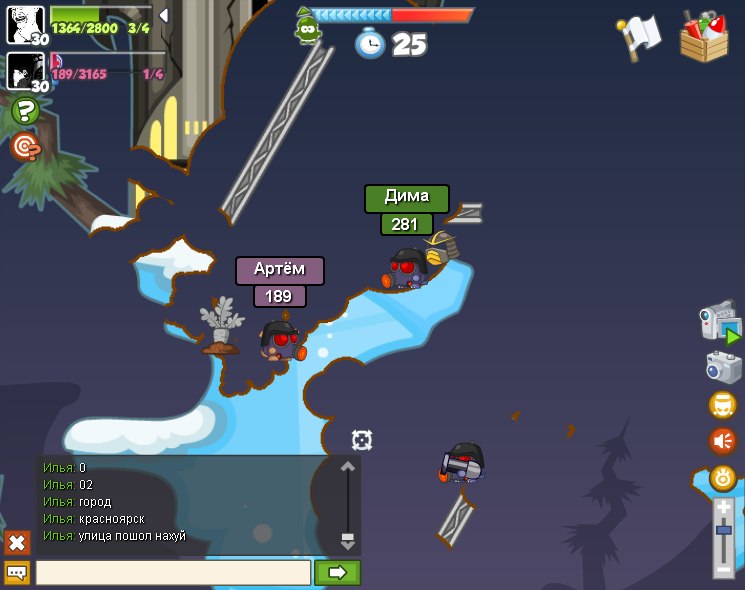Zoom in with the plus button

(723, 508)
